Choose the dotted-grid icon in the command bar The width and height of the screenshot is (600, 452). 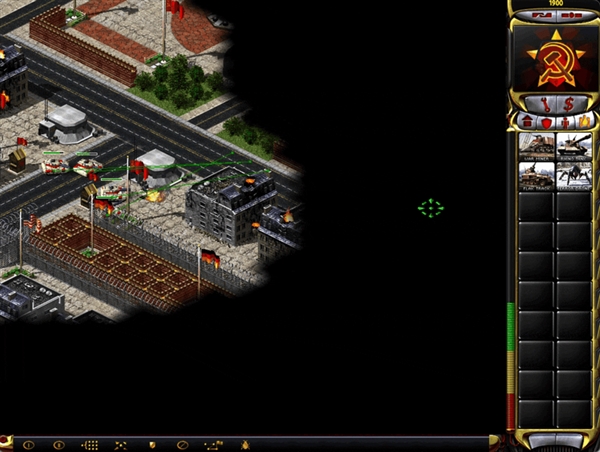pos(89,444)
